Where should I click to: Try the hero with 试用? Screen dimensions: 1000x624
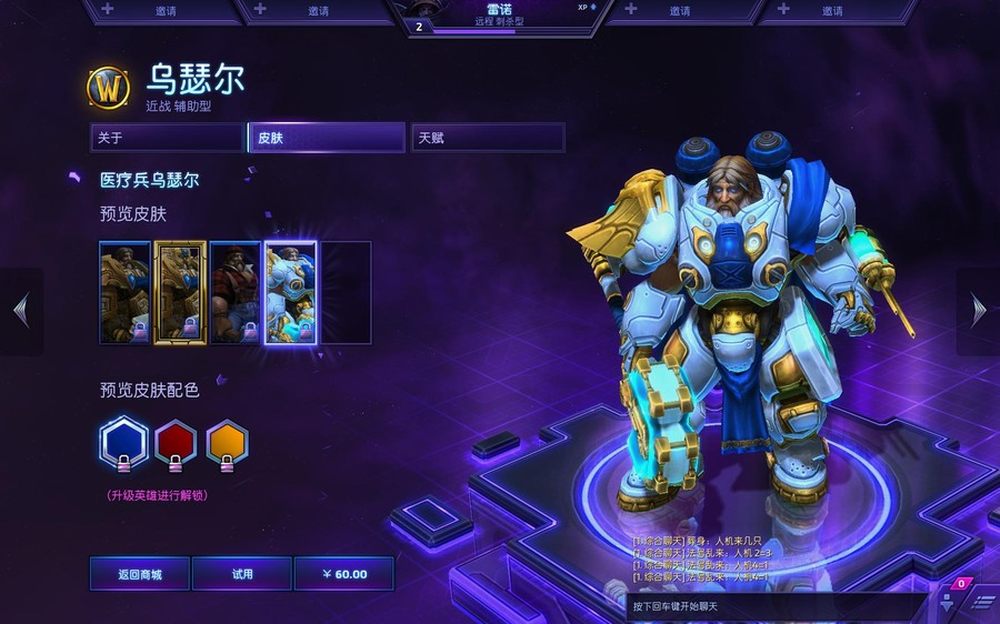click(x=242, y=574)
